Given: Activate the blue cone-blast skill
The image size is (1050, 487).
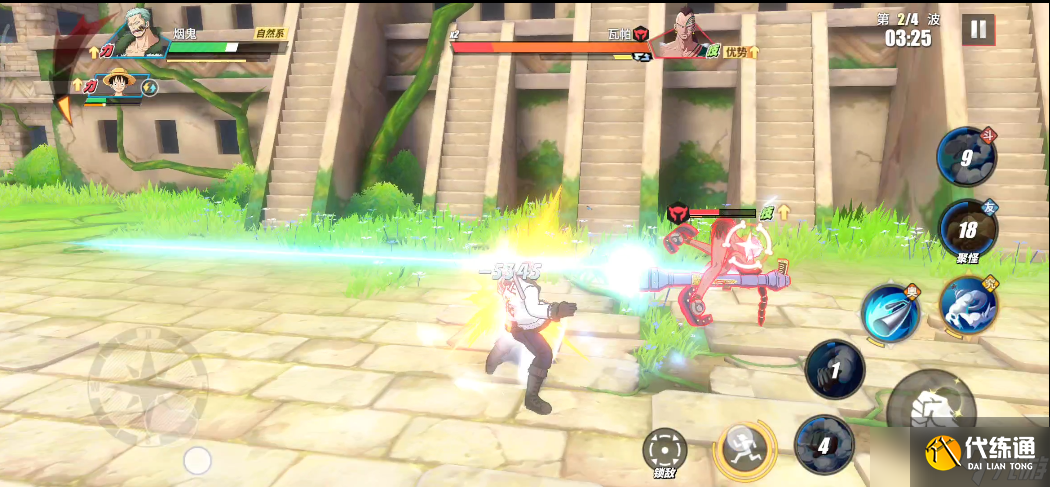Looking at the screenshot, I should pyautogui.click(x=890, y=313).
